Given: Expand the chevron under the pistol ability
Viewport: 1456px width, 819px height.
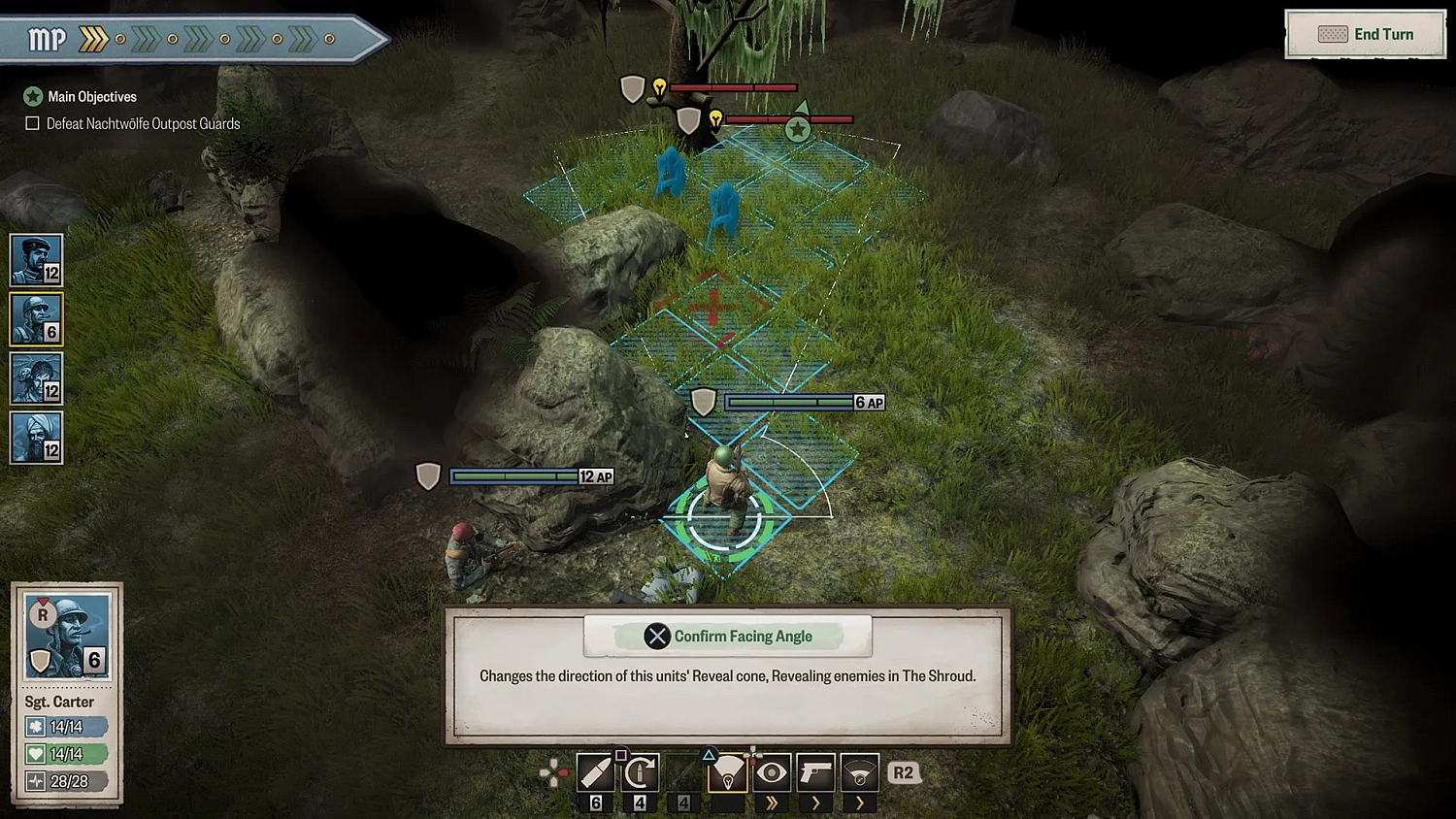Looking at the screenshot, I should (816, 803).
